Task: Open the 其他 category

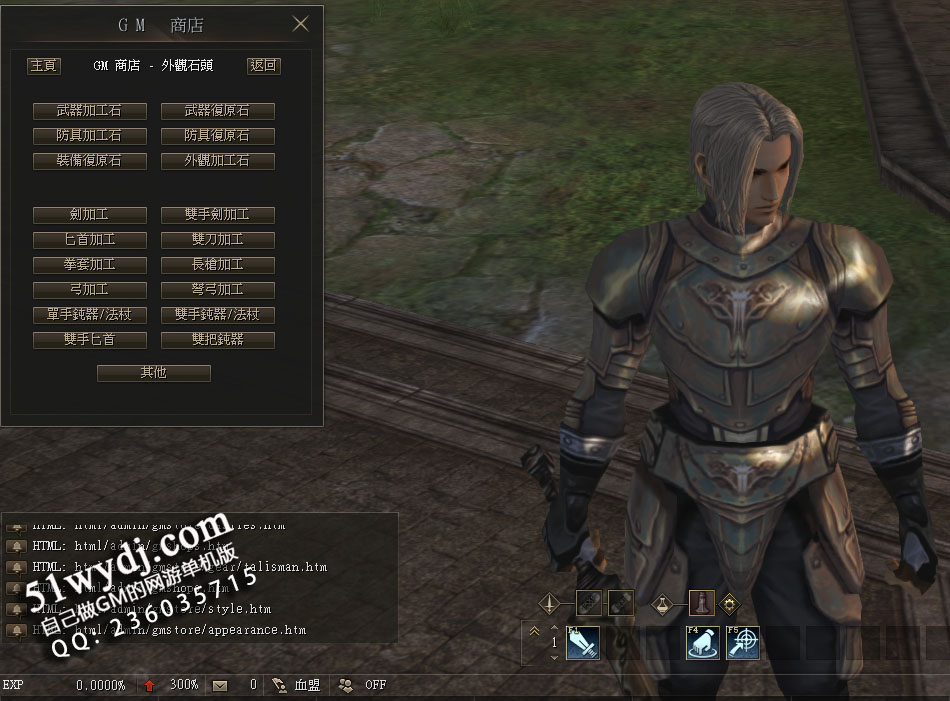Action: (x=154, y=373)
